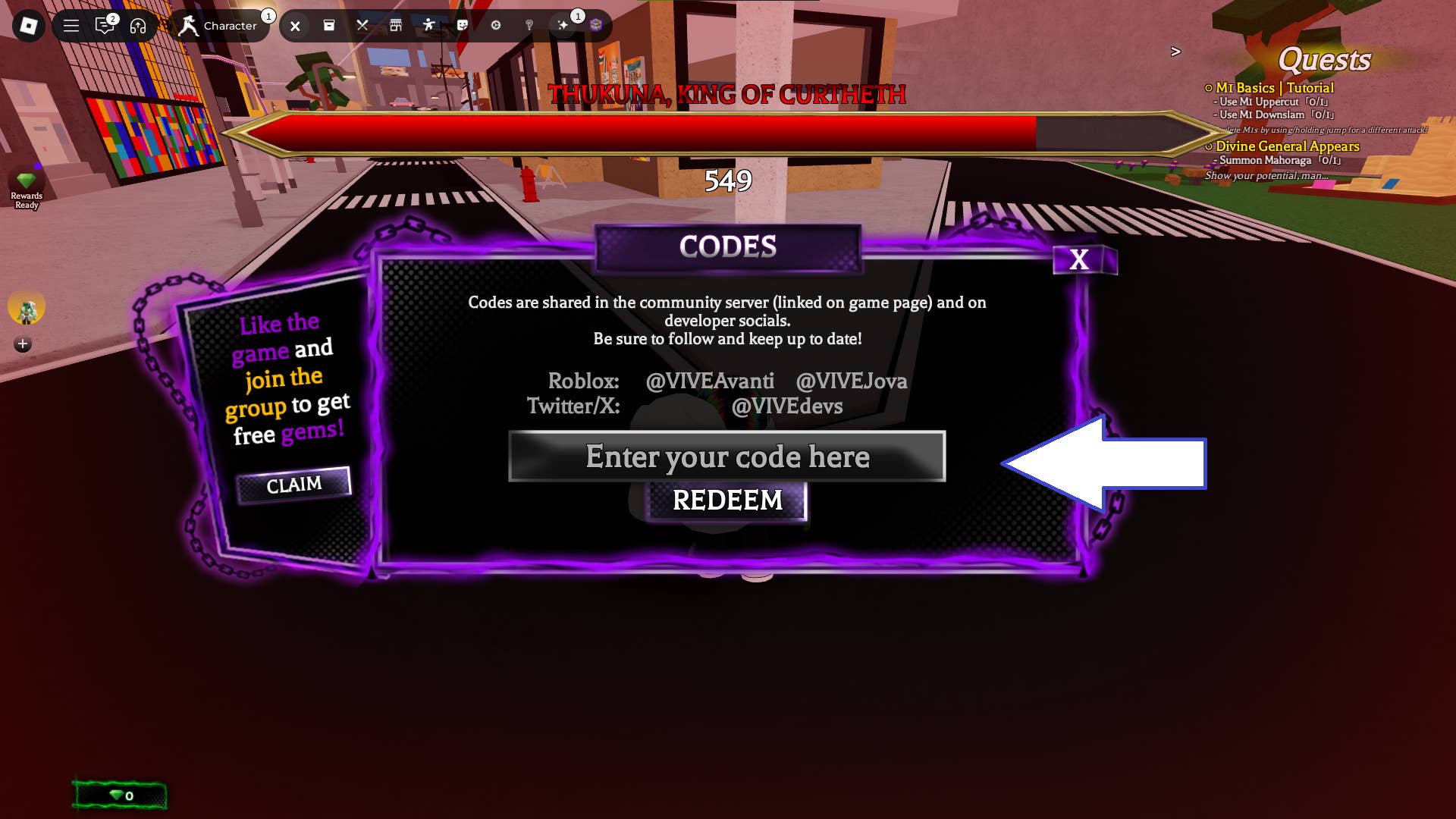Click the sparkles icon with notification badge
1456x819 pixels.
pos(563,25)
